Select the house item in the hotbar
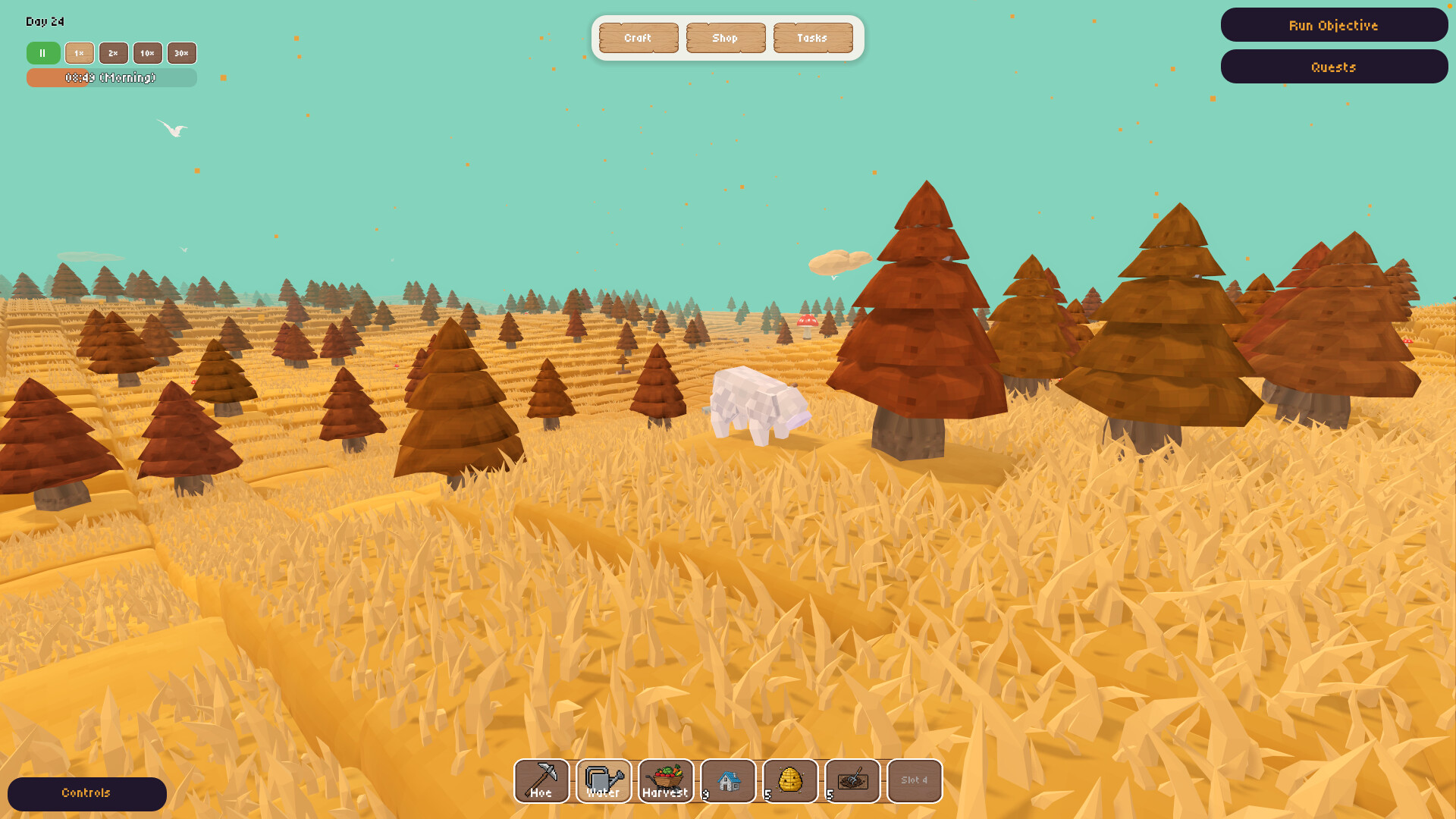This screenshot has width=1456, height=819. tap(728, 781)
